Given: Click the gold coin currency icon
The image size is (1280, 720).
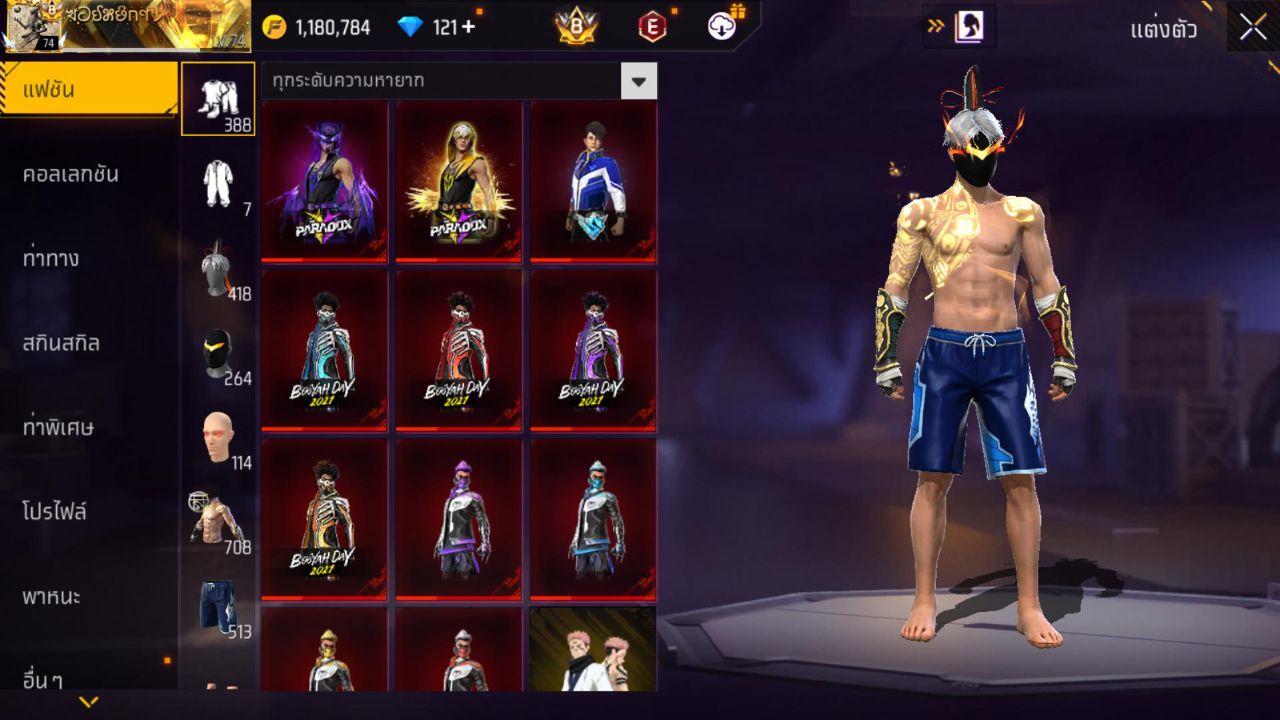Looking at the screenshot, I should pos(272,27).
